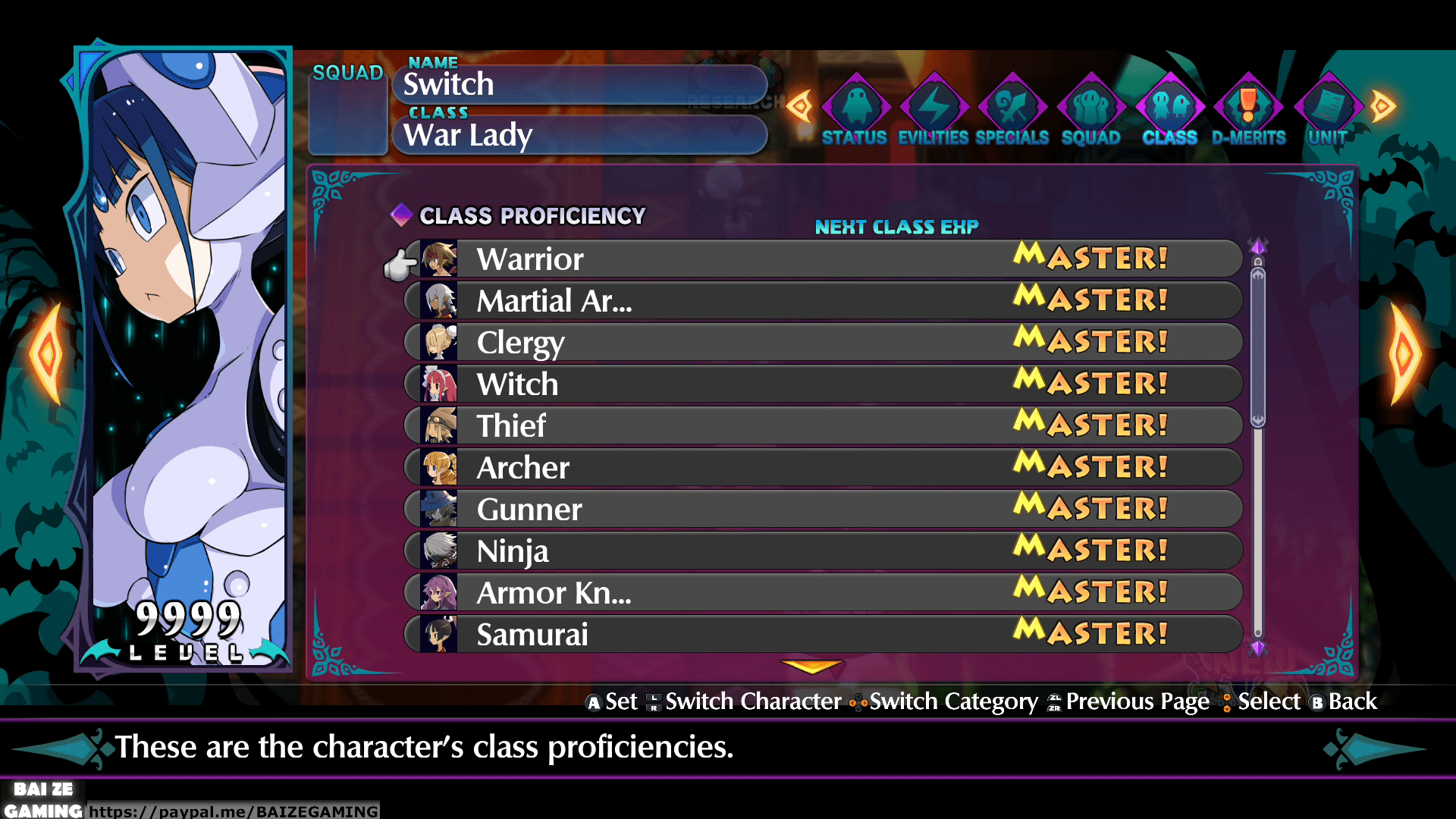
Task: Go to the Unit tab
Action: coord(1327,111)
